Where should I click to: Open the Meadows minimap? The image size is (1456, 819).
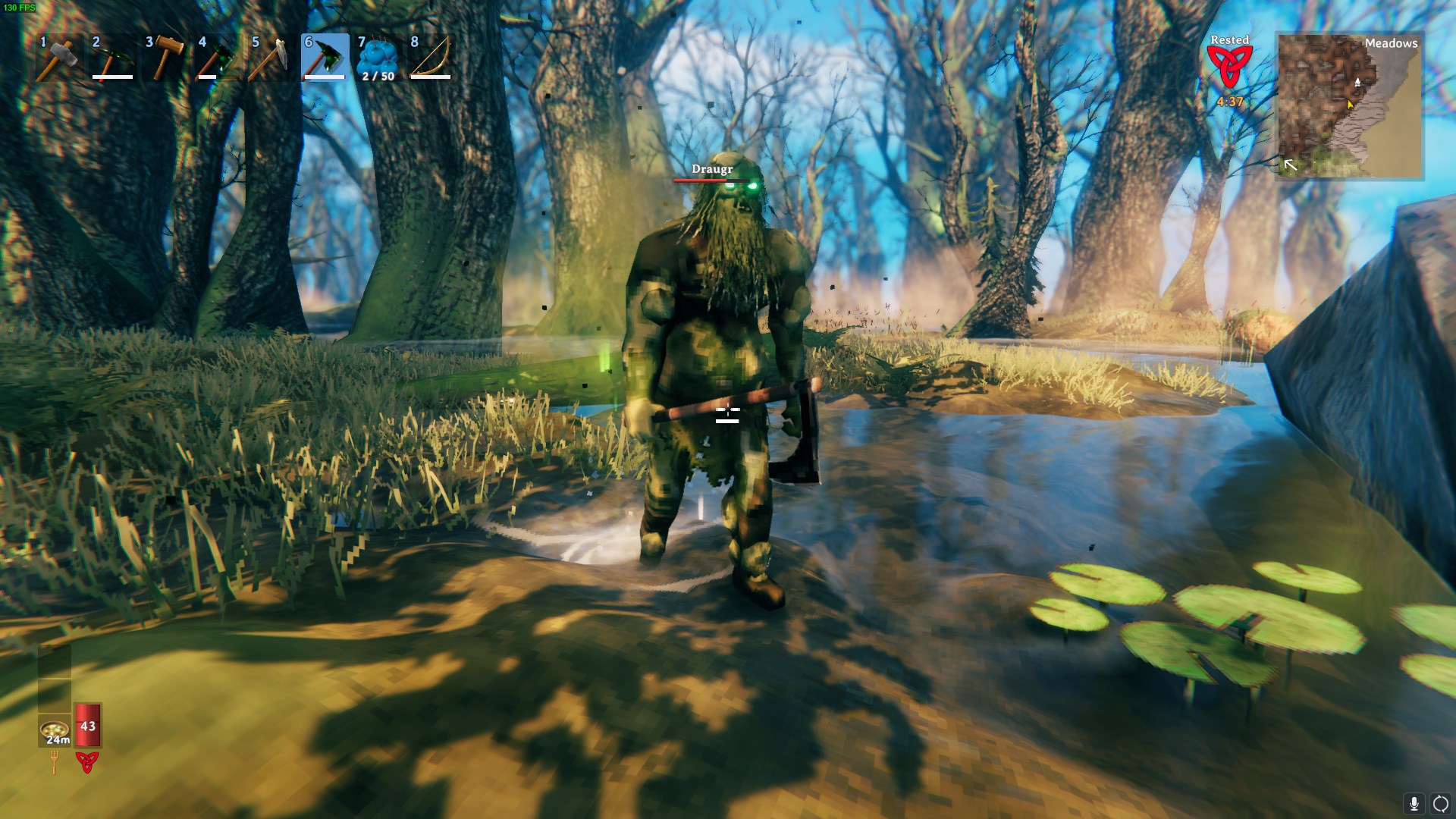pyautogui.click(x=1349, y=105)
